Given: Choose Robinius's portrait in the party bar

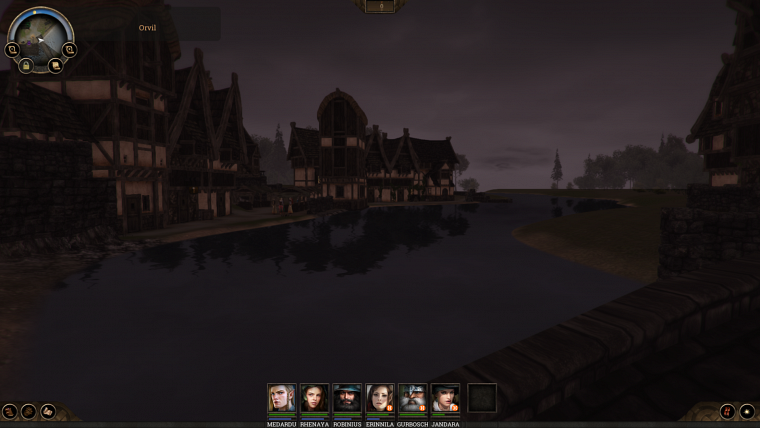Looking at the screenshot, I should (x=347, y=398).
